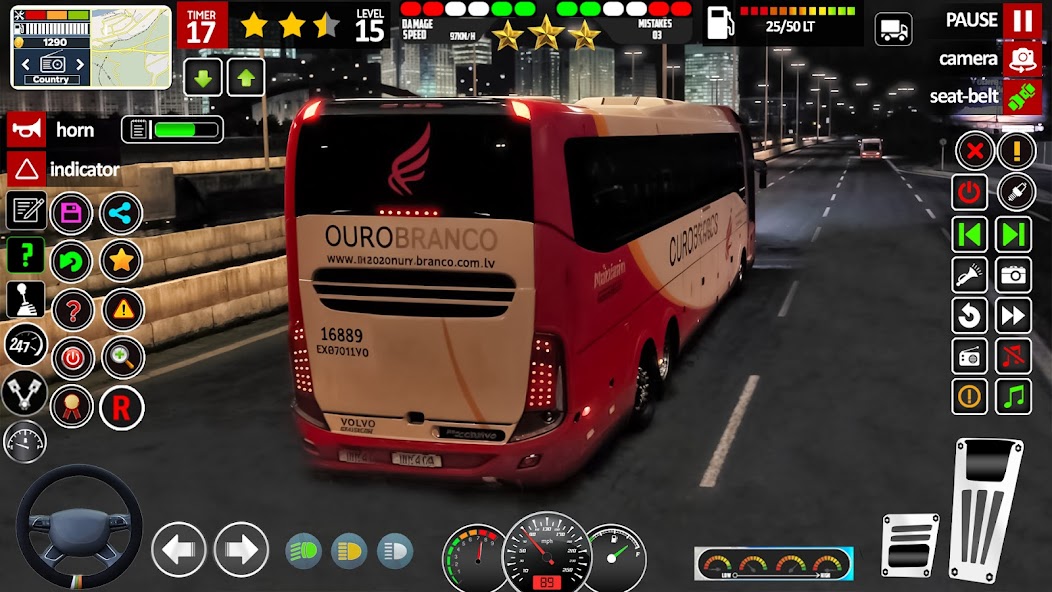Click the gear shifter icon

point(25,299)
